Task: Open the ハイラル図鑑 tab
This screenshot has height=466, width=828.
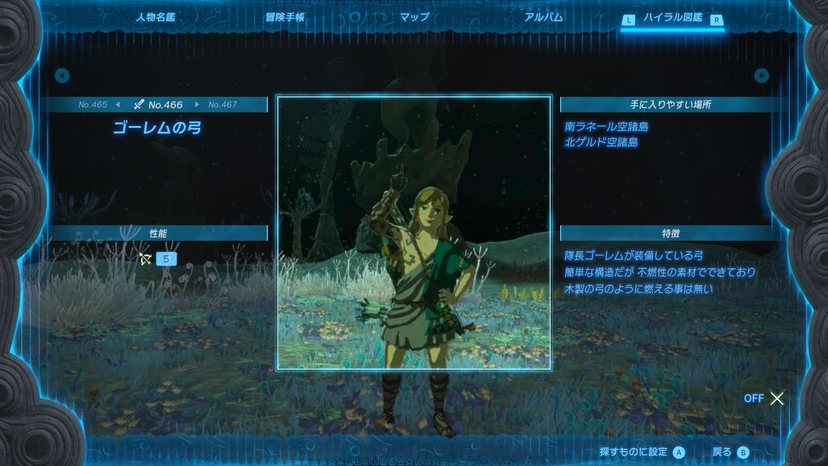Action: (672, 18)
